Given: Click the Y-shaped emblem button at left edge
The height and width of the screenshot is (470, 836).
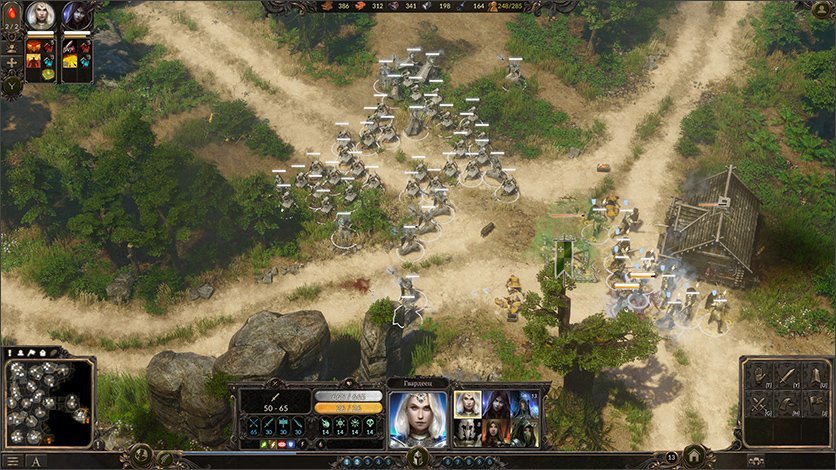Looking at the screenshot, I should click(x=12, y=86).
